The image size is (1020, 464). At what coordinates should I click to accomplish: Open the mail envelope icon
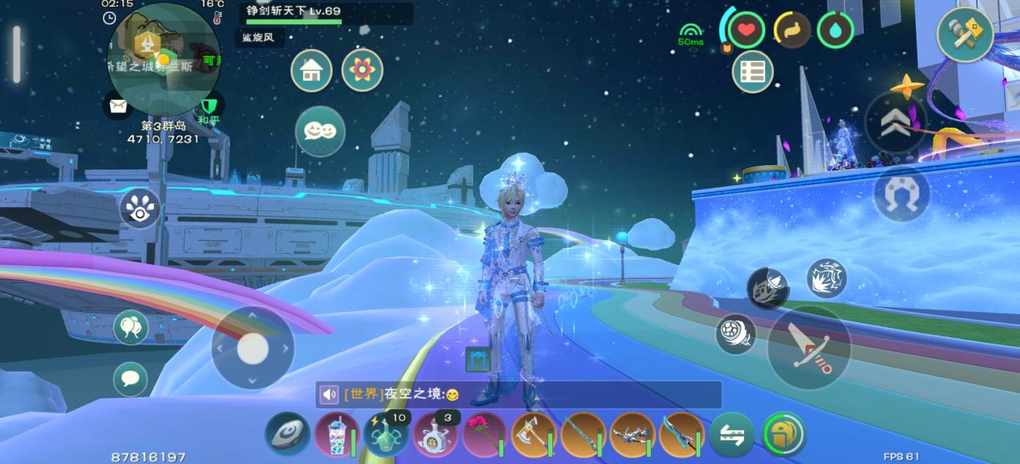118,104
